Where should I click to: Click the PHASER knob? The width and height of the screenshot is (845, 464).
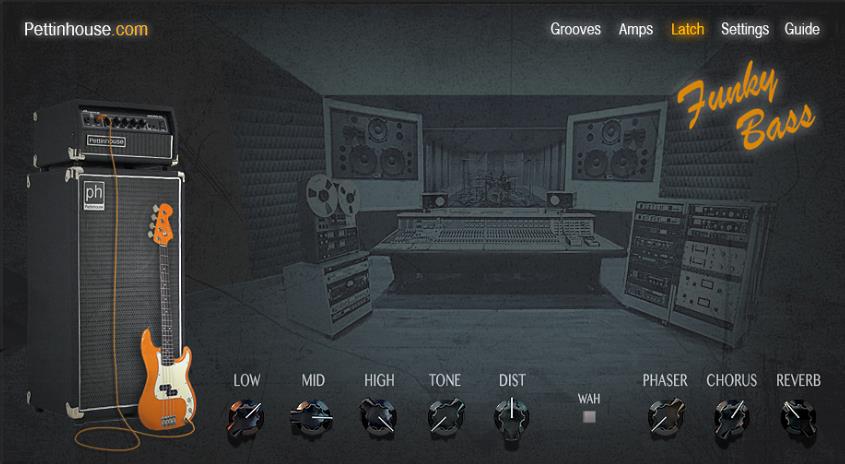pyautogui.click(x=664, y=414)
